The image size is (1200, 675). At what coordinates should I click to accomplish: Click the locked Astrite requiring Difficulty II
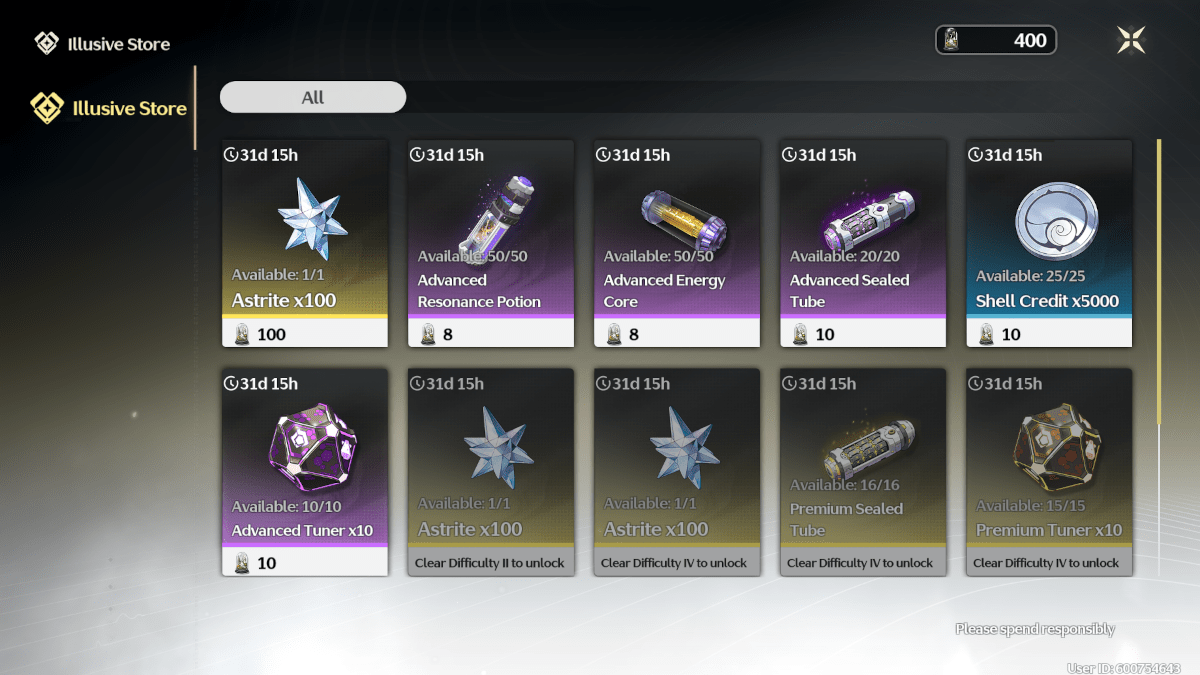point(491,471)
